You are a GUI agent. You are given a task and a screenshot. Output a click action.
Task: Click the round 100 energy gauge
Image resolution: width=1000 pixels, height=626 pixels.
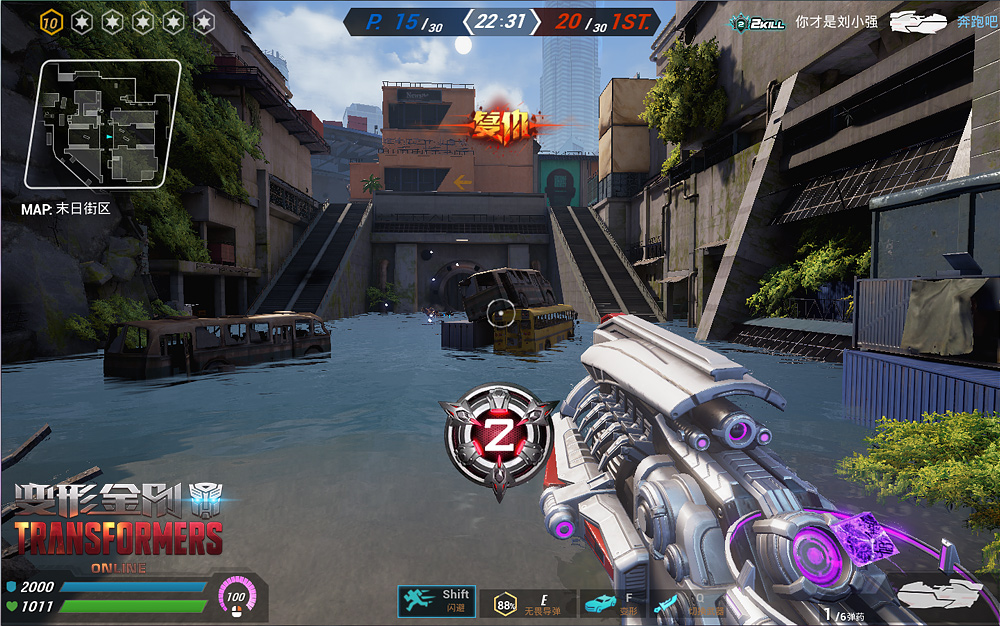point(236,597)
